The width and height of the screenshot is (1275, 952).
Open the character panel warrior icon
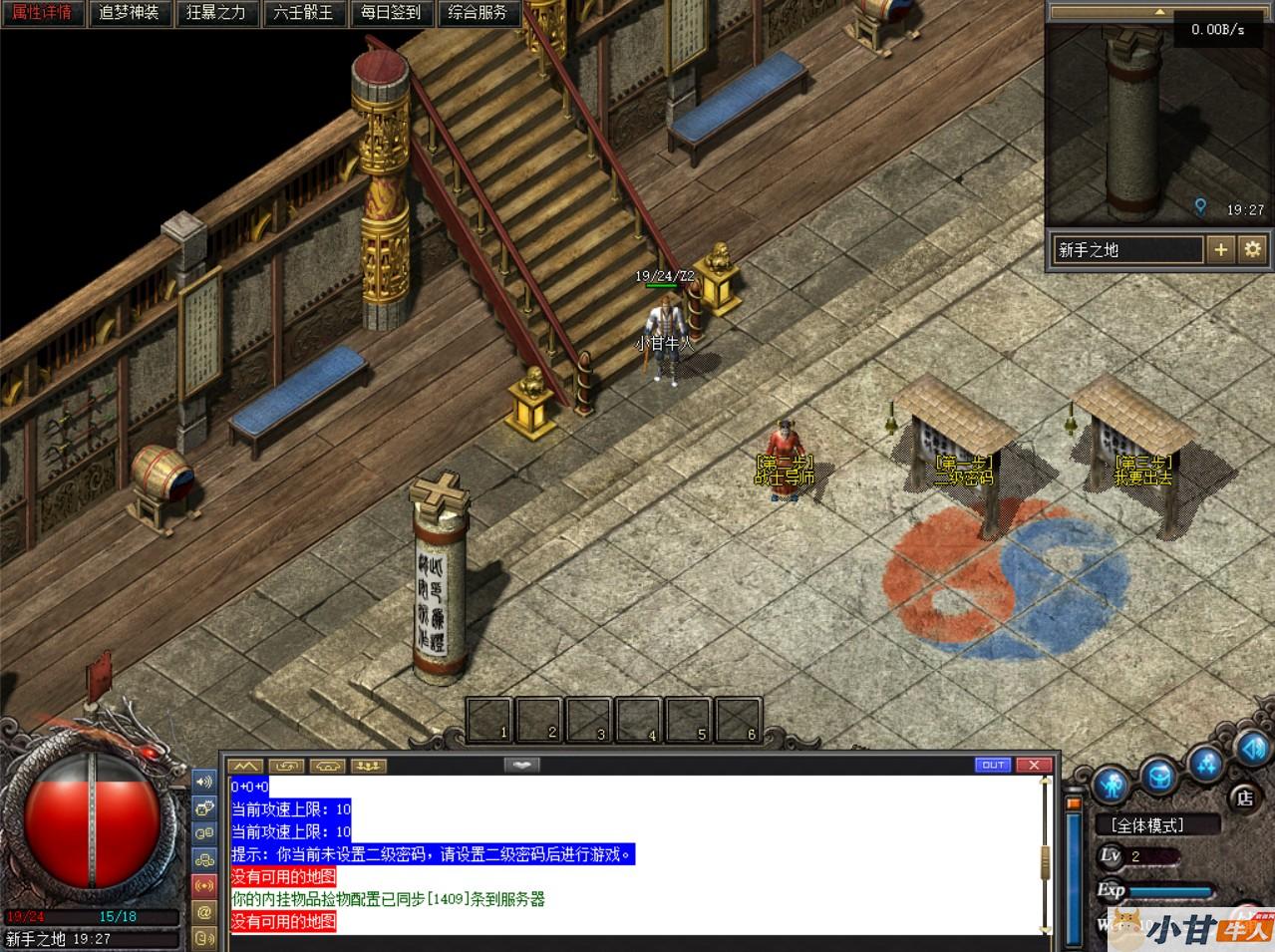1113,783
